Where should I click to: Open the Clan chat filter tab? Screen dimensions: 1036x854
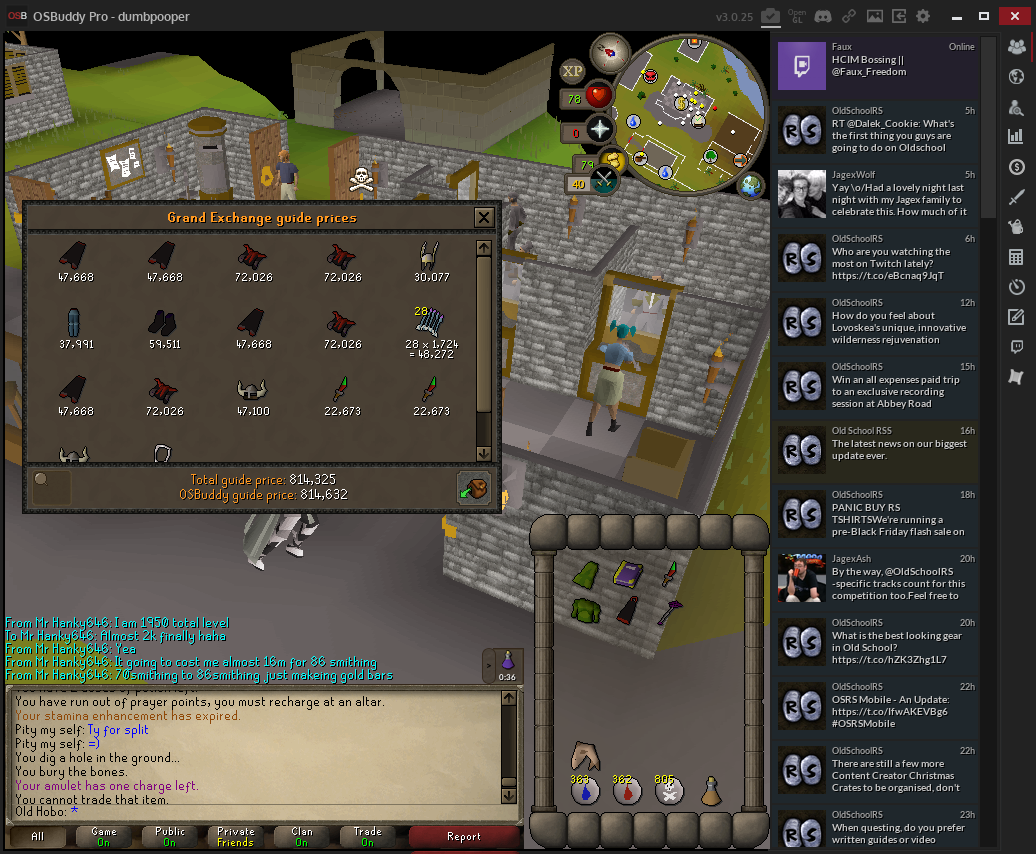301,836
